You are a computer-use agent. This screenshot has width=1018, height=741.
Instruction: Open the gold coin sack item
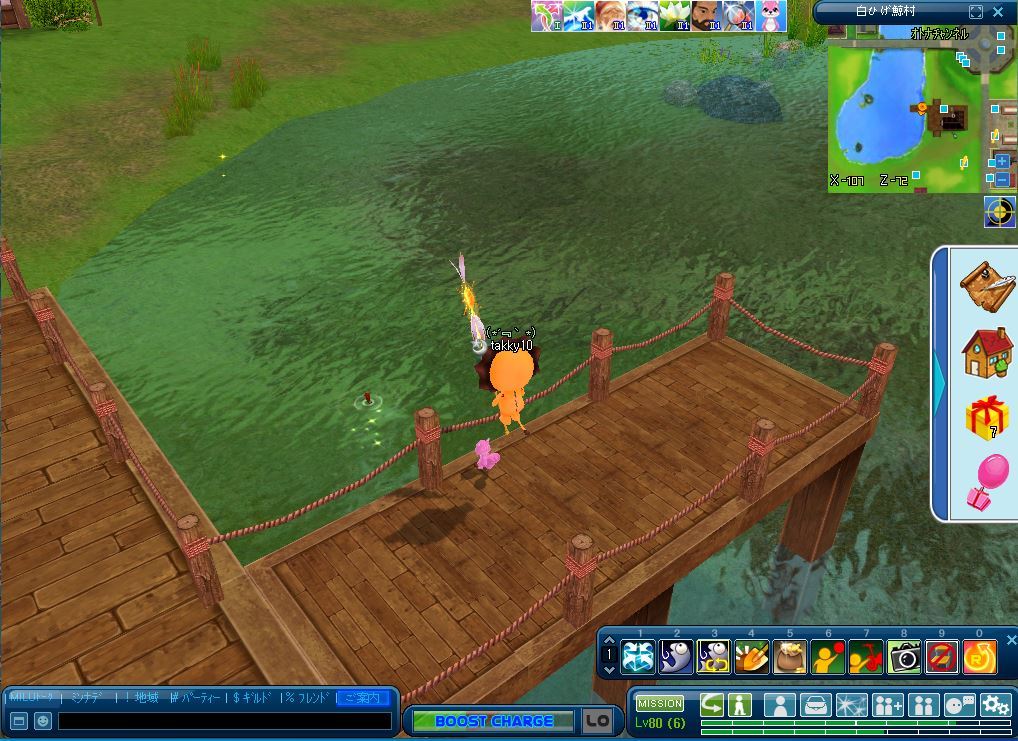790,657
